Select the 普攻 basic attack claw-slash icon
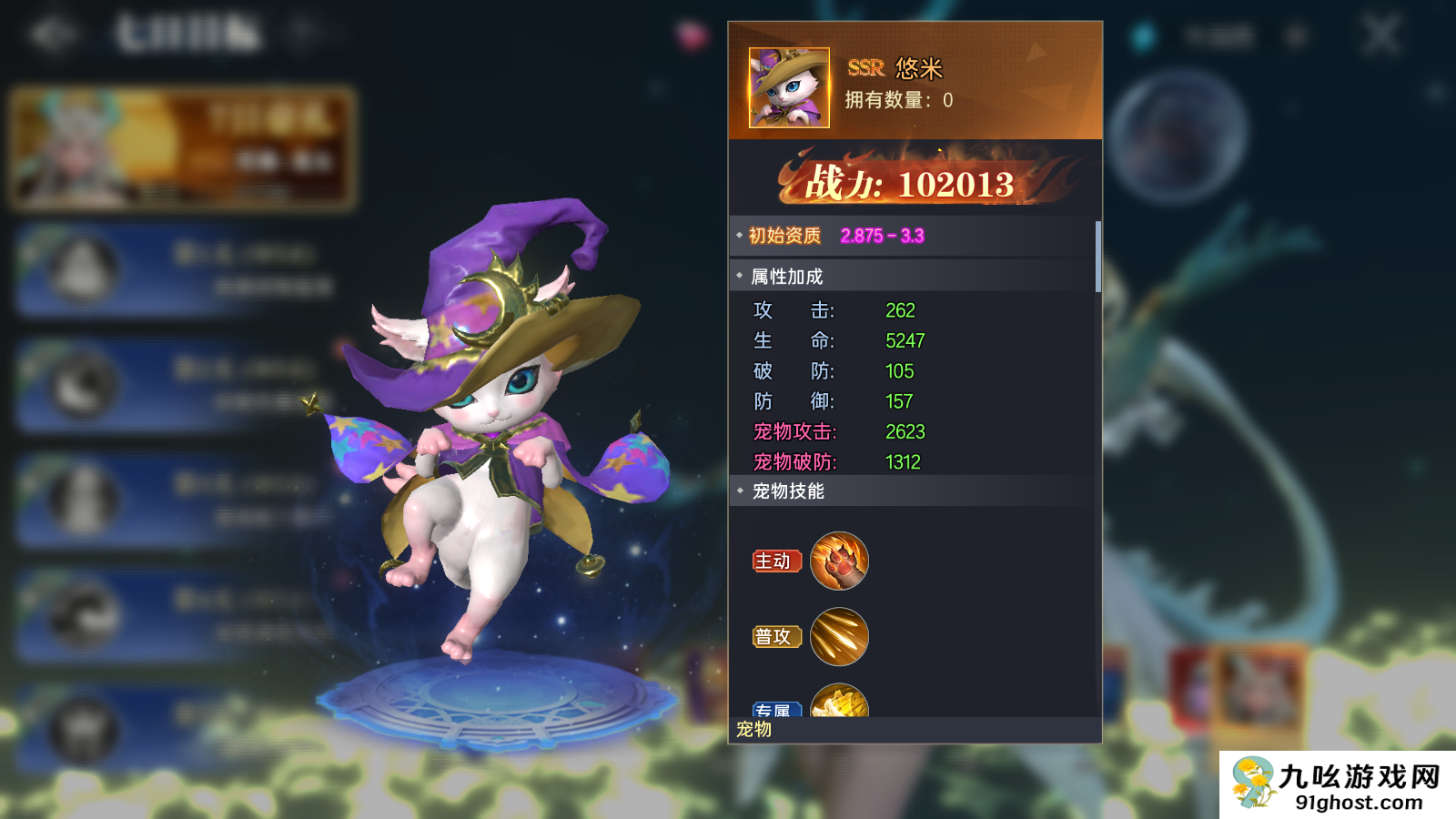This screenshot has height=819, width=1456. tap(839, 636)
